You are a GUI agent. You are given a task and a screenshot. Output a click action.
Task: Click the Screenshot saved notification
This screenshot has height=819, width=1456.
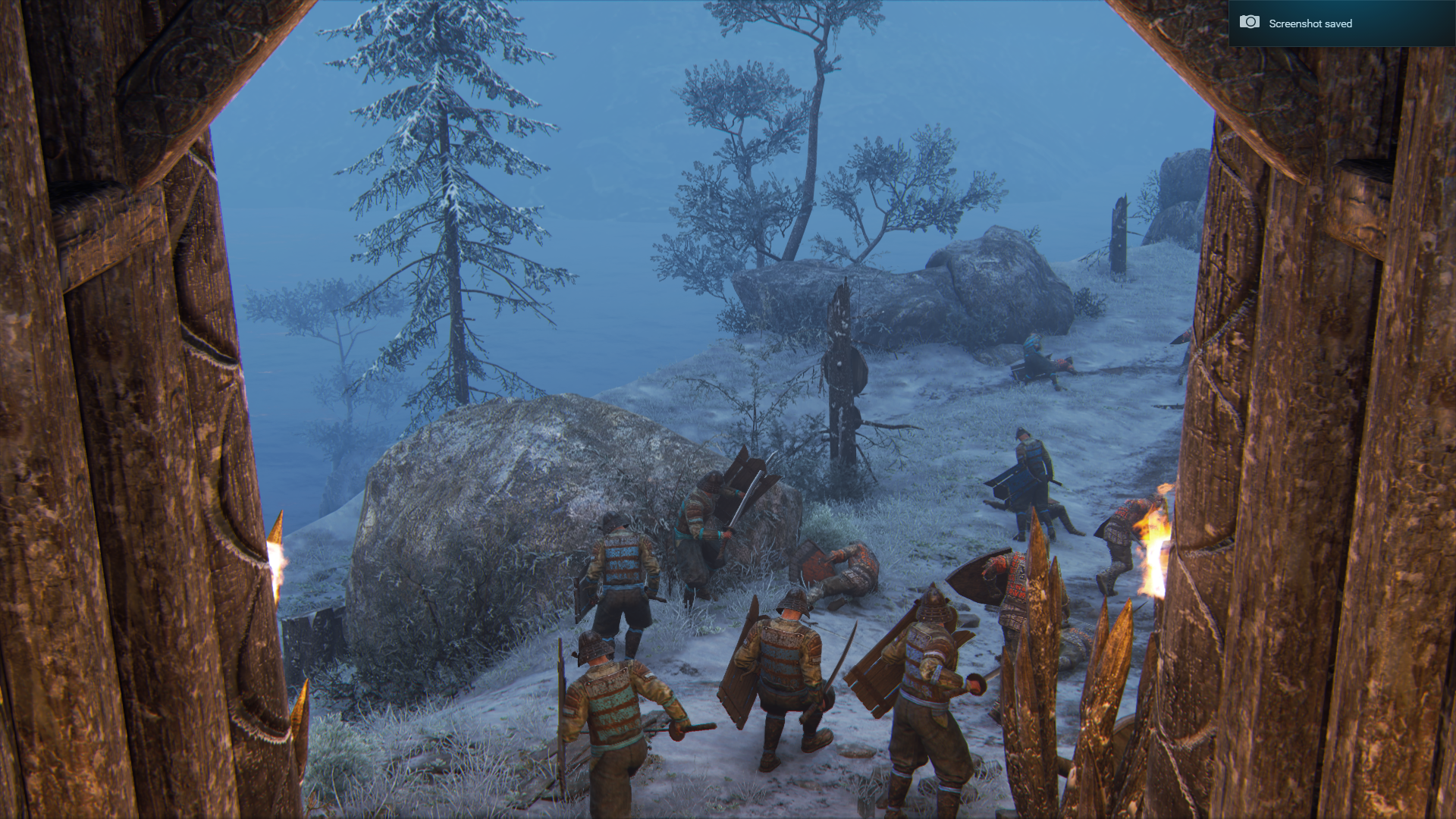click(1341, 24)
